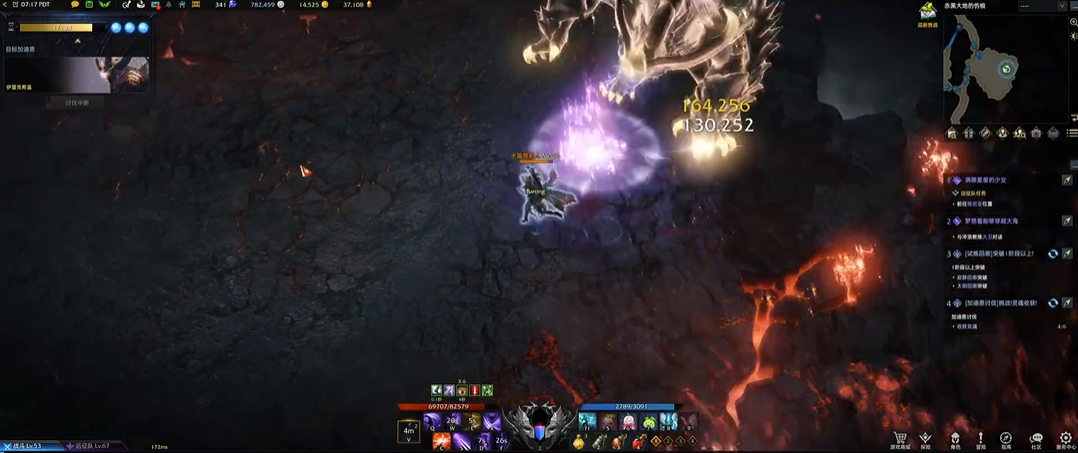Activate the Q purple slash skill
Screen dimensions: 1078x453
[432, 423]
